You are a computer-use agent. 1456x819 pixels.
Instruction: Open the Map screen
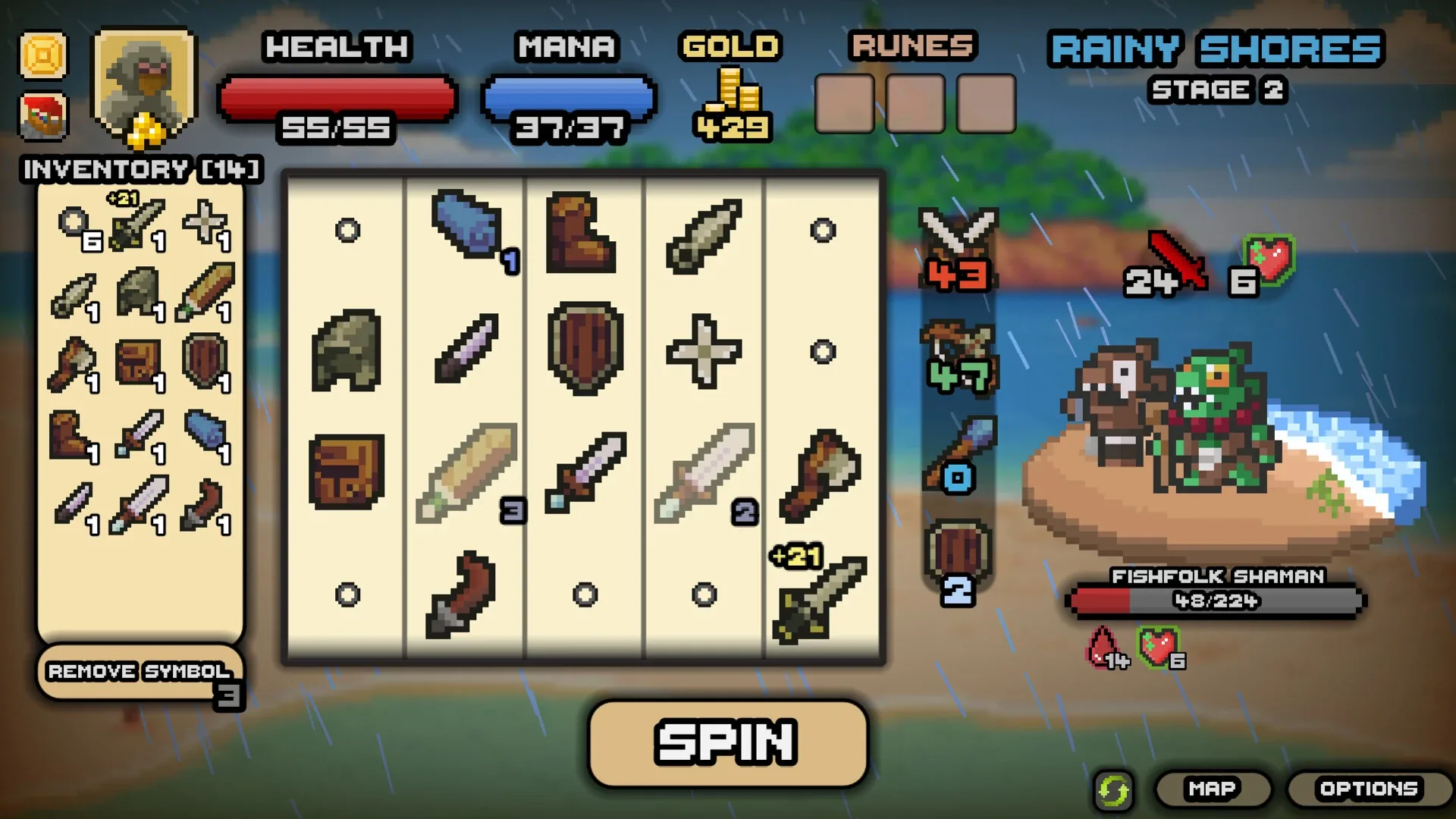(1212, 788)
